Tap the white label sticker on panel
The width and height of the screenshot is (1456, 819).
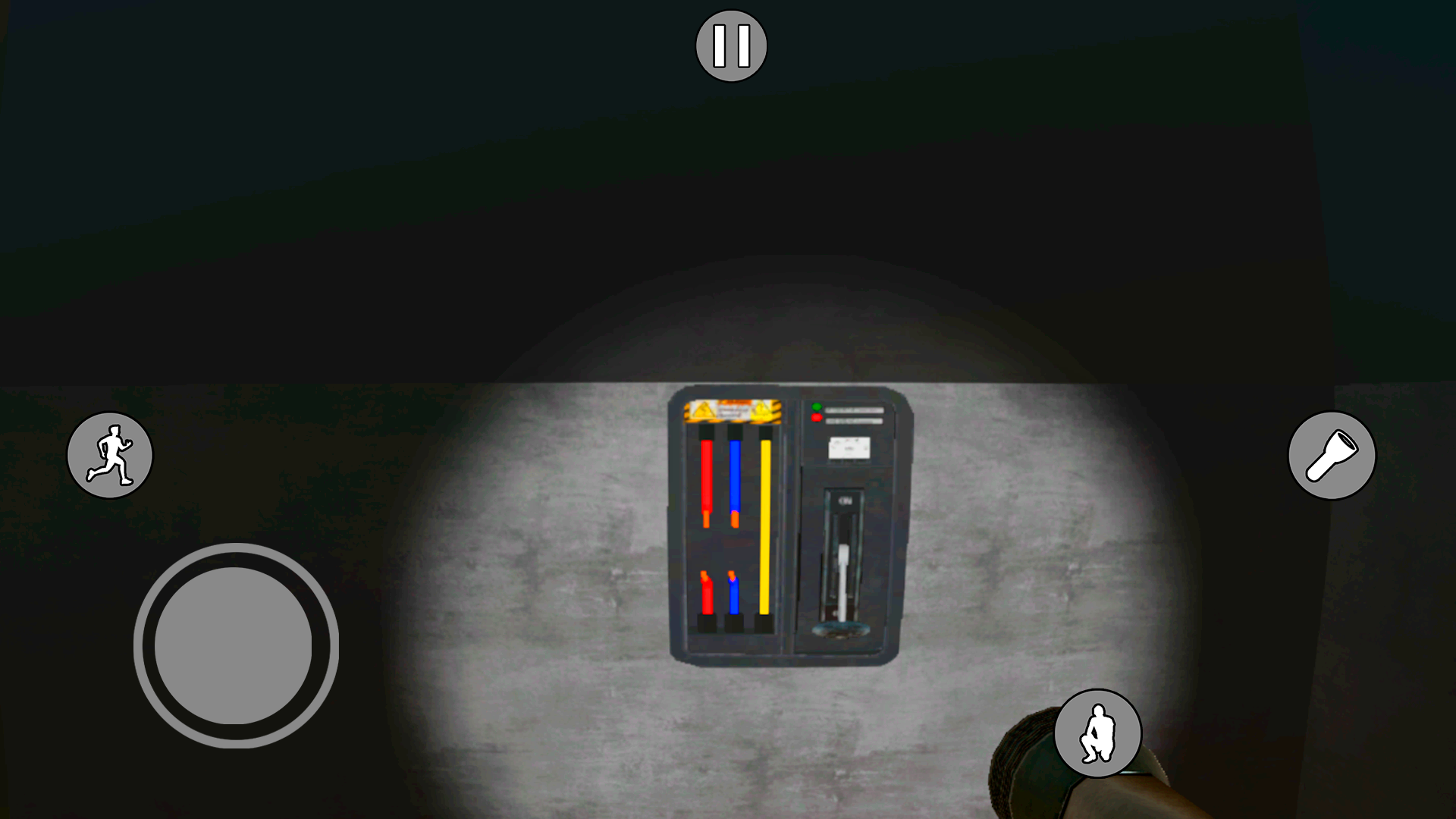click(849, 447)
